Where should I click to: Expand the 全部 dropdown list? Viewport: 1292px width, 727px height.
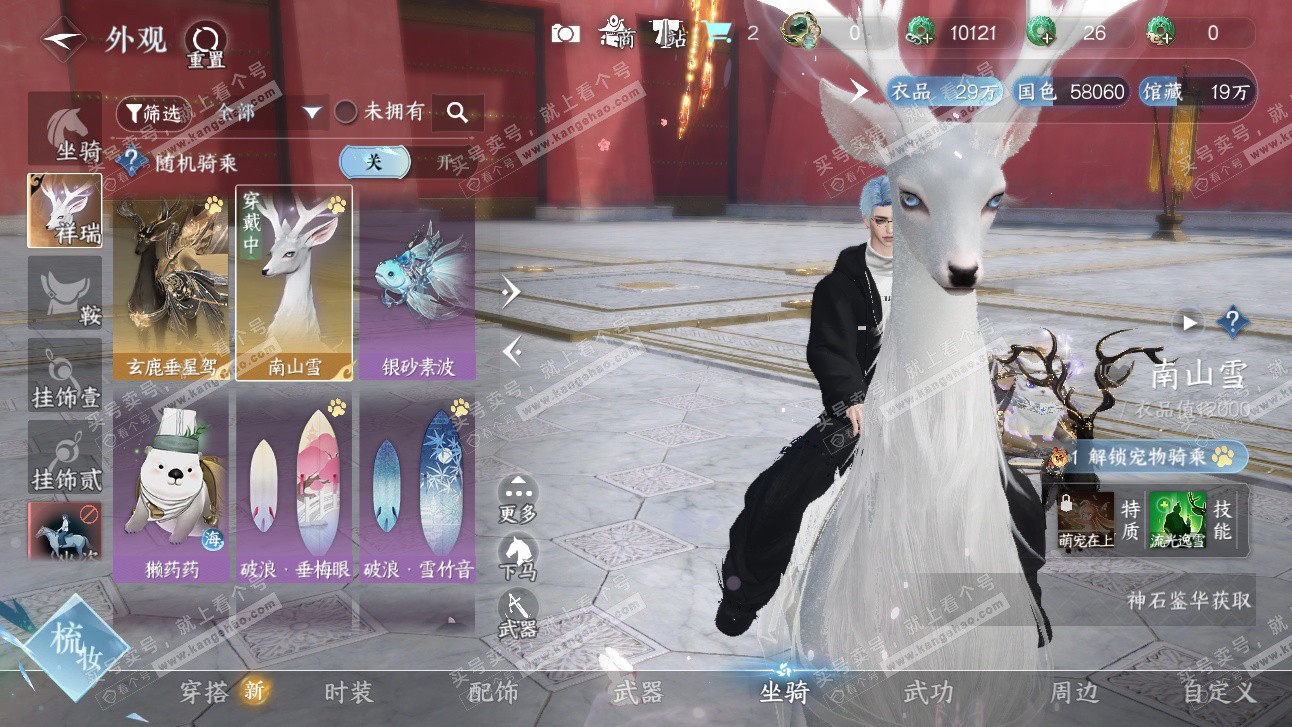pyautogui.click(x=312, y=113)
